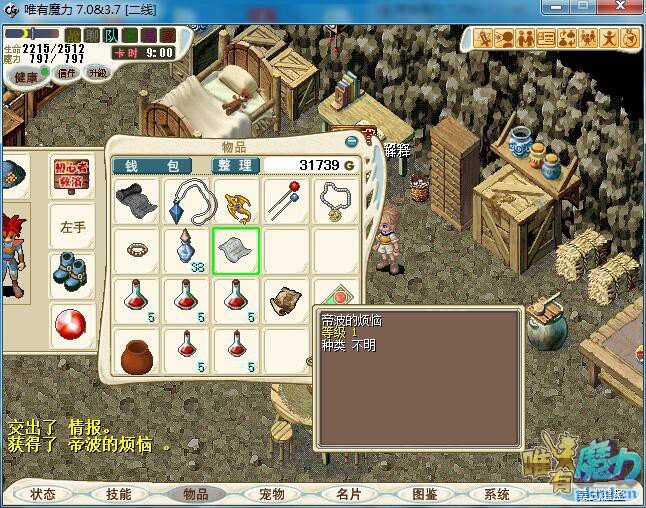Click the 健康 health status button
The height and width of the screenshot is (508, 646).
pos(26,76)
